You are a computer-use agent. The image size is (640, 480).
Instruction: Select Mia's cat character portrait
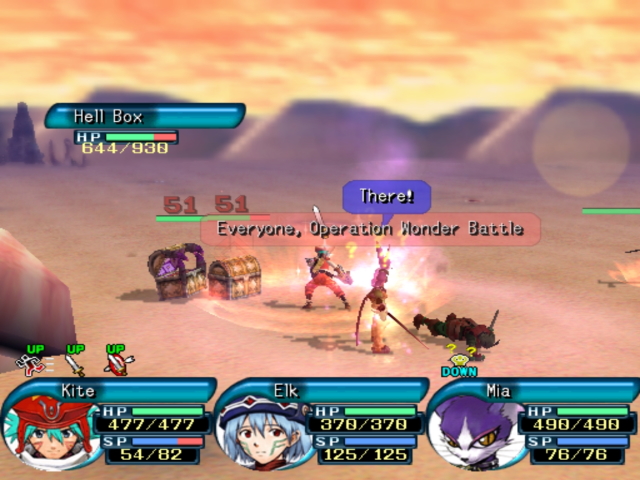point(472,432)
